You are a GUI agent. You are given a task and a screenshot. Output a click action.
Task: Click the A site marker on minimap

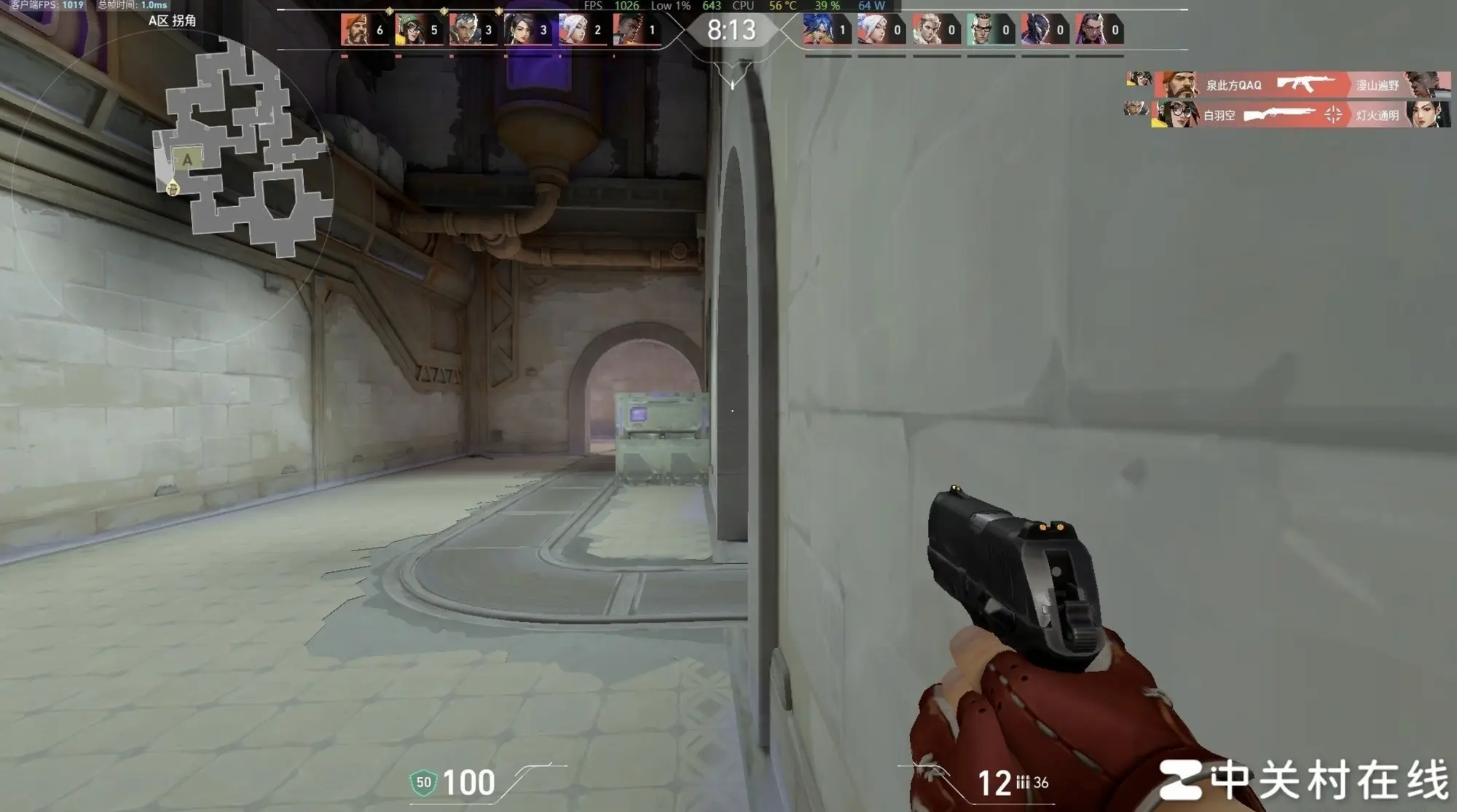(187, 159)
